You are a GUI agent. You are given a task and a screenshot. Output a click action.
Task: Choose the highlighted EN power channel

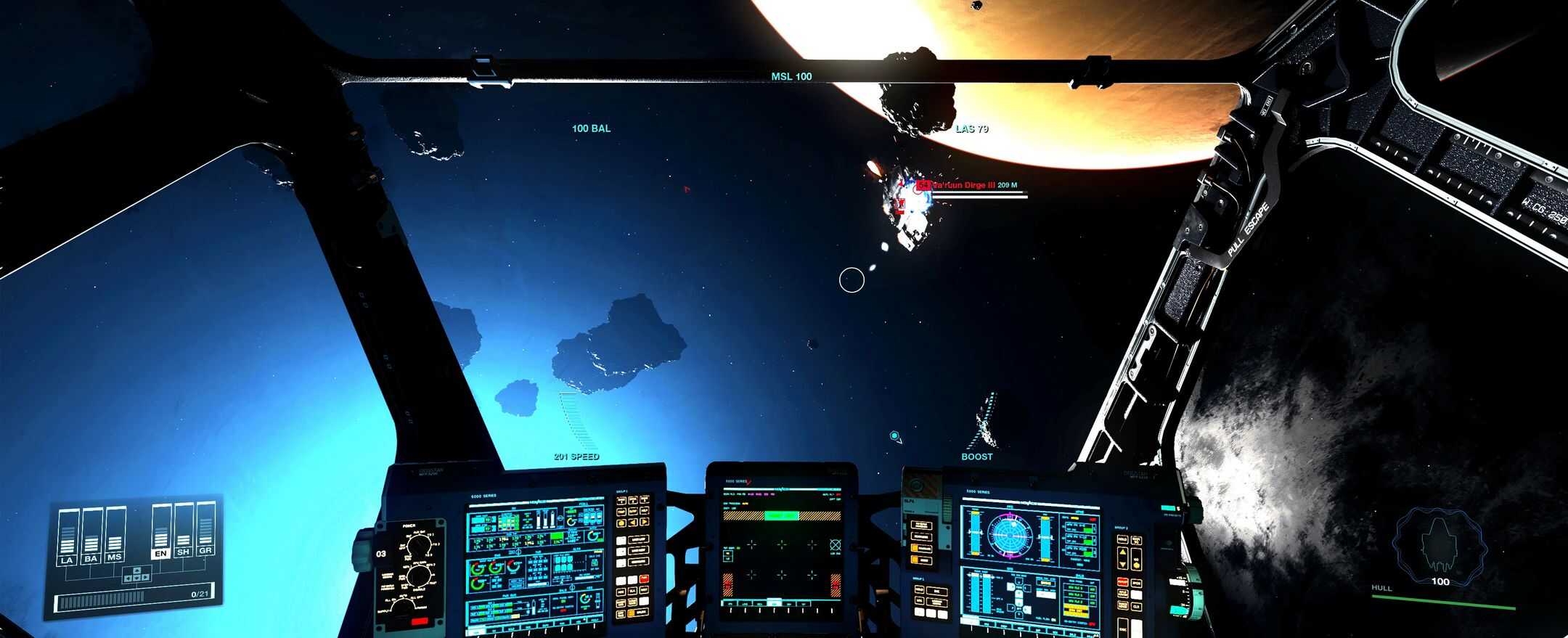[160, 554]
